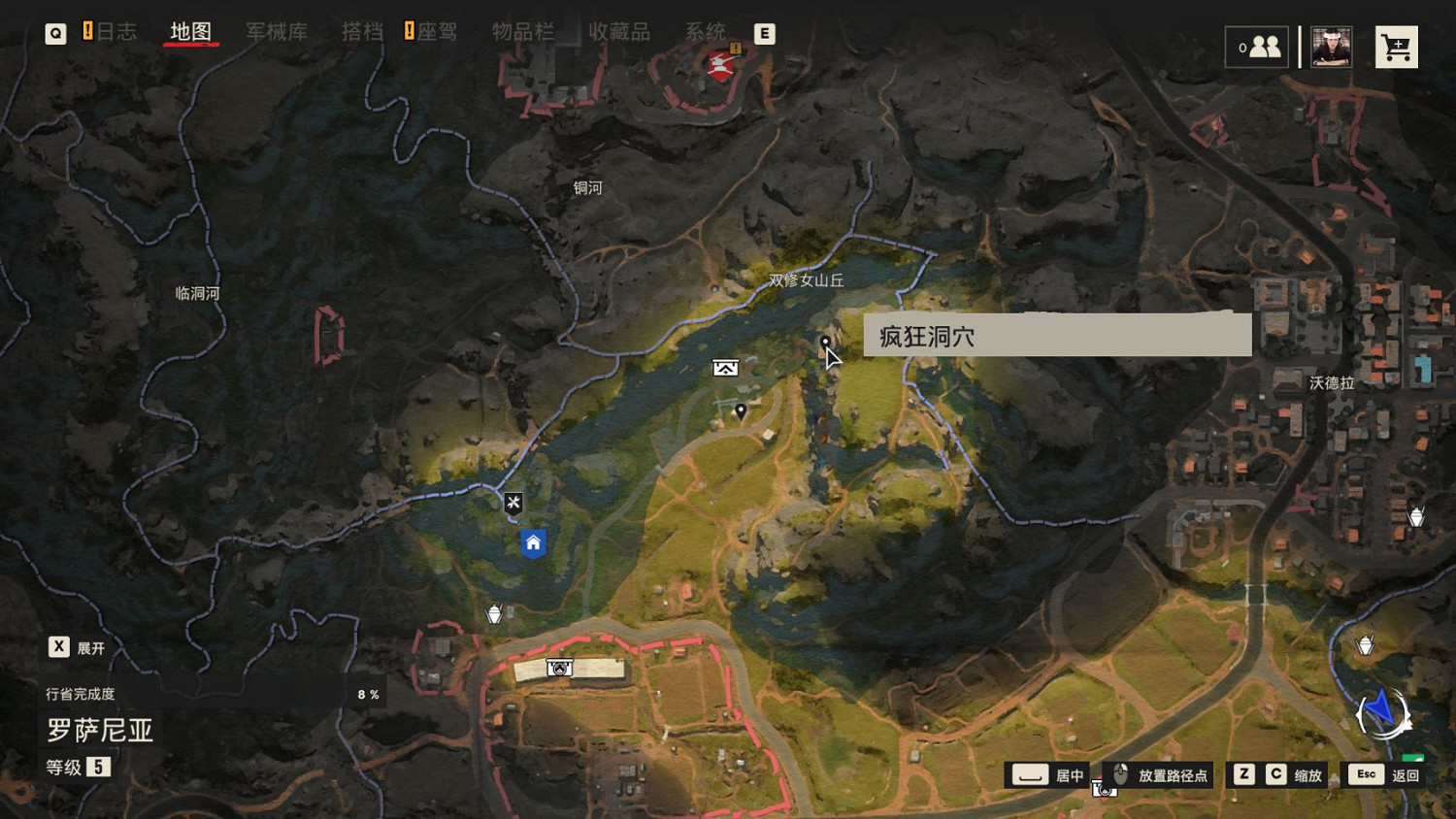Select the wrench workbench icon on the map
1456x819 pixels.
(x=513, y=503)
